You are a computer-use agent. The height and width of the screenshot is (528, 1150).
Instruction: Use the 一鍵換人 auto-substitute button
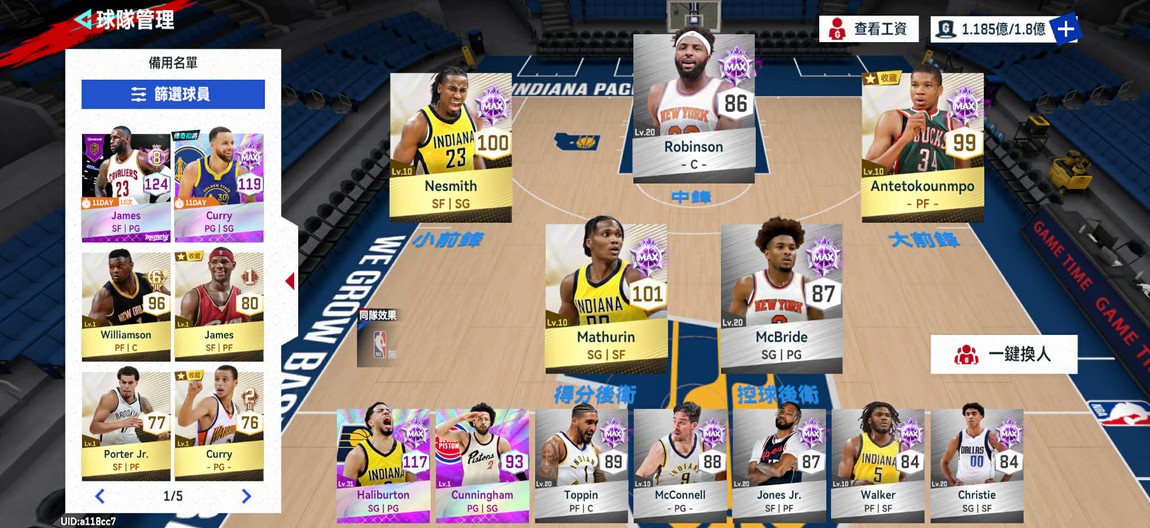1004,354
